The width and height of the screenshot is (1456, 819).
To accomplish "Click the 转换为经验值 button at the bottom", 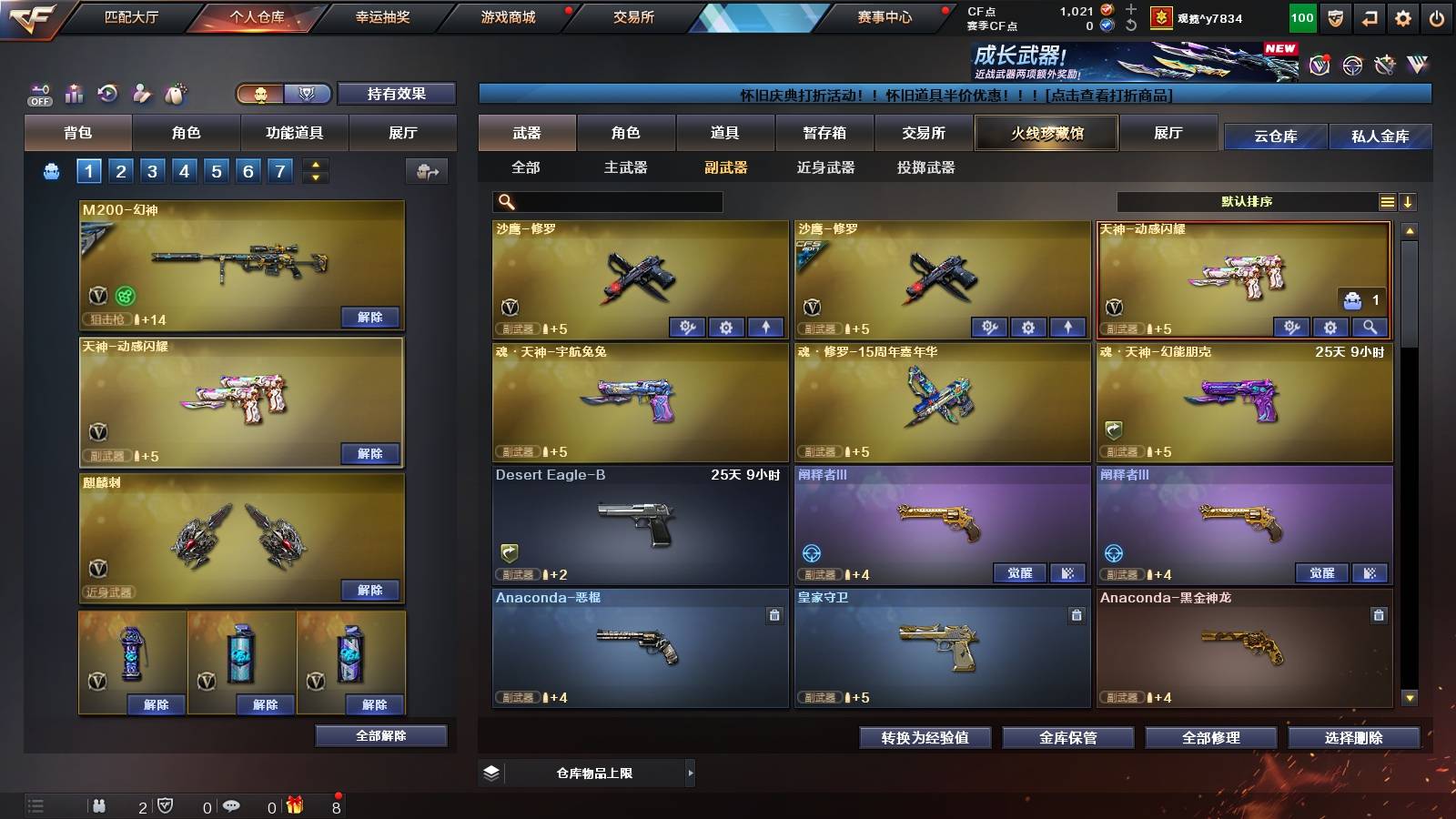I will (925, 738).
